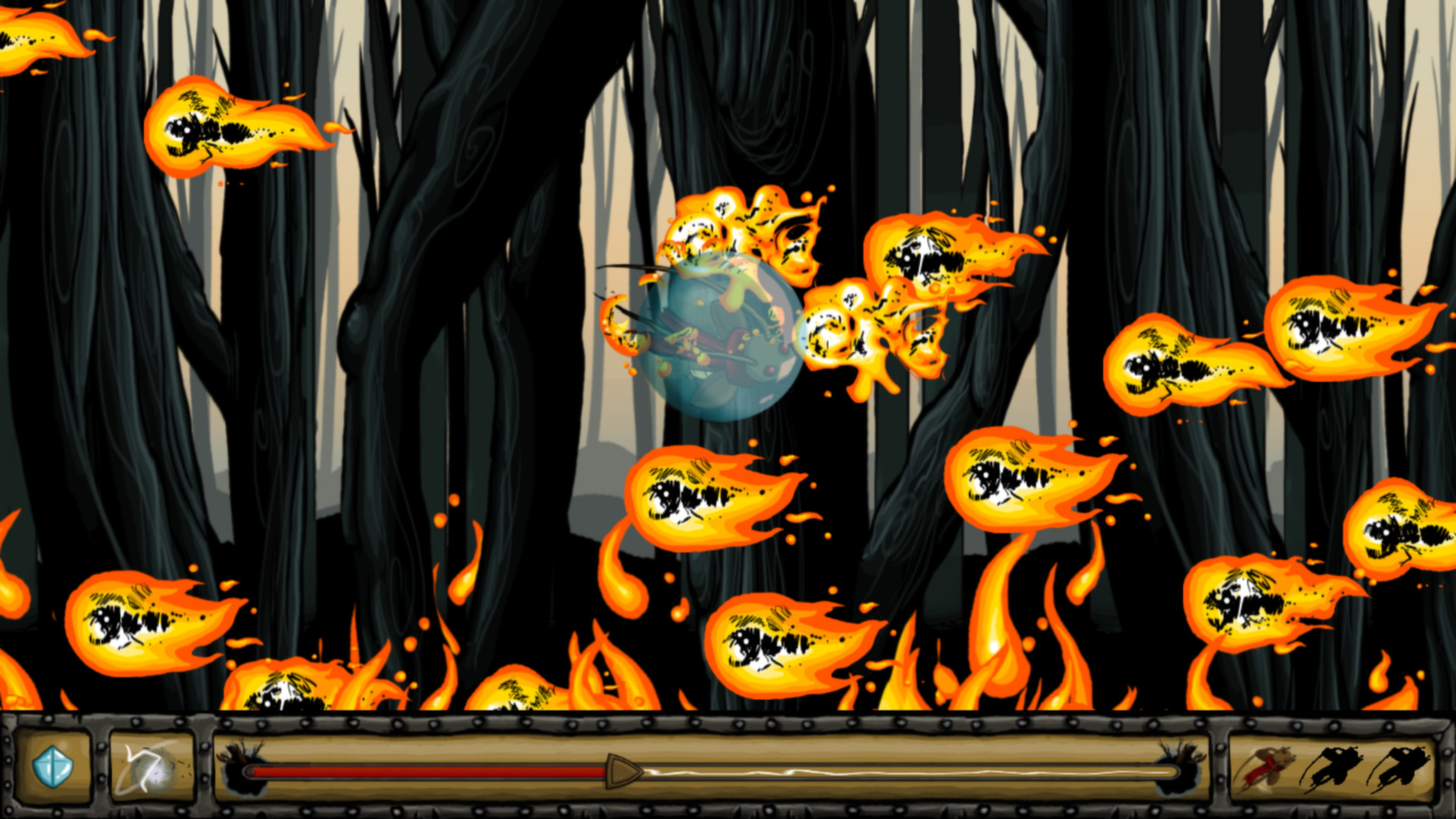Click the burnt hole at the health bar start
1456x819 pixels.
point(243,770)
